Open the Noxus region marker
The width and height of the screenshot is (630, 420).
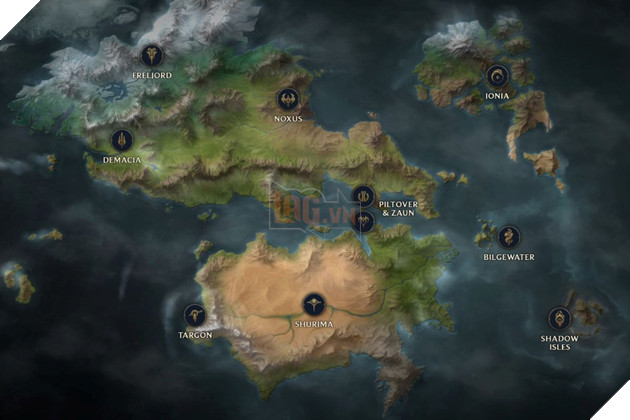288,99
